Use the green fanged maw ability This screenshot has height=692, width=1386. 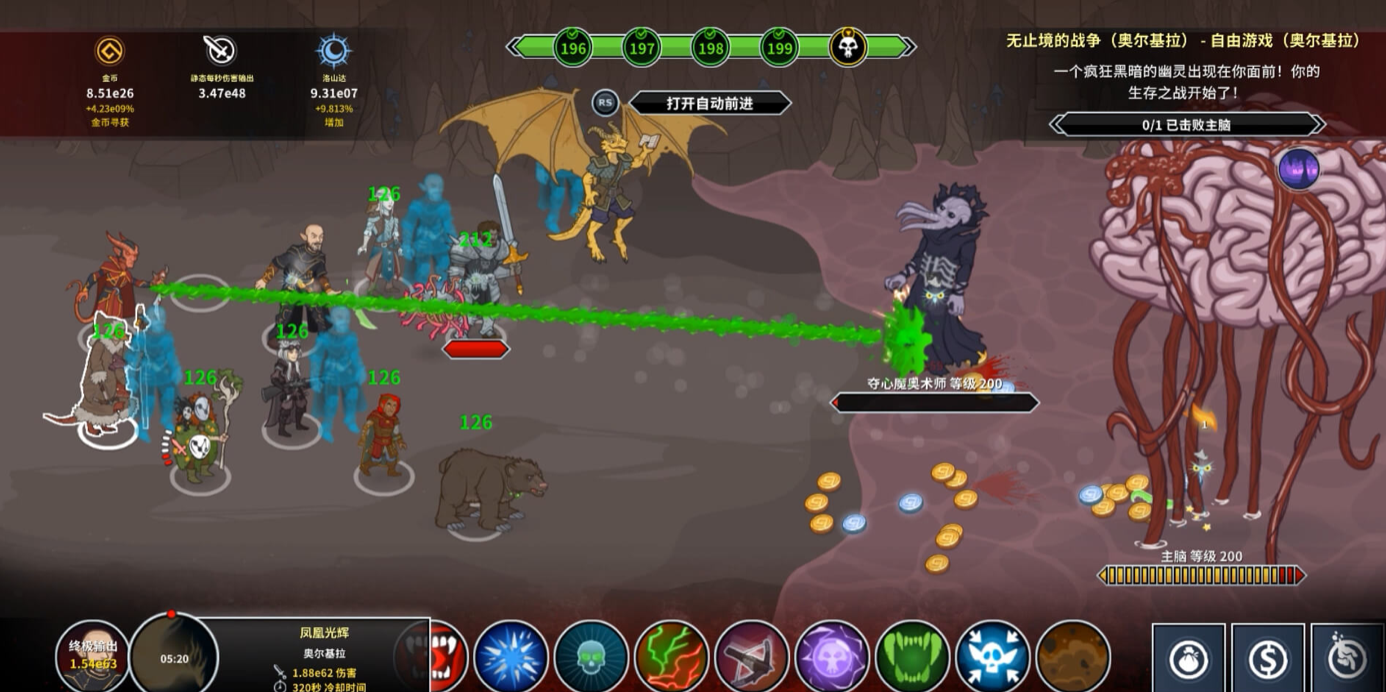[912, 657]
